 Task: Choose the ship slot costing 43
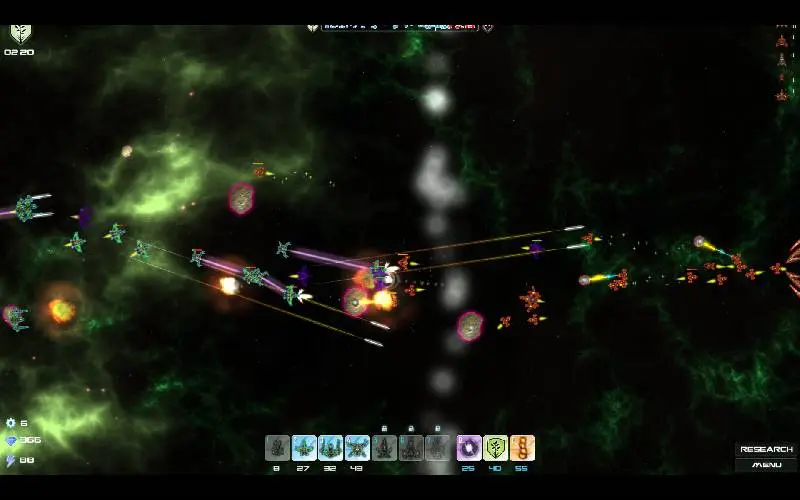357,448
